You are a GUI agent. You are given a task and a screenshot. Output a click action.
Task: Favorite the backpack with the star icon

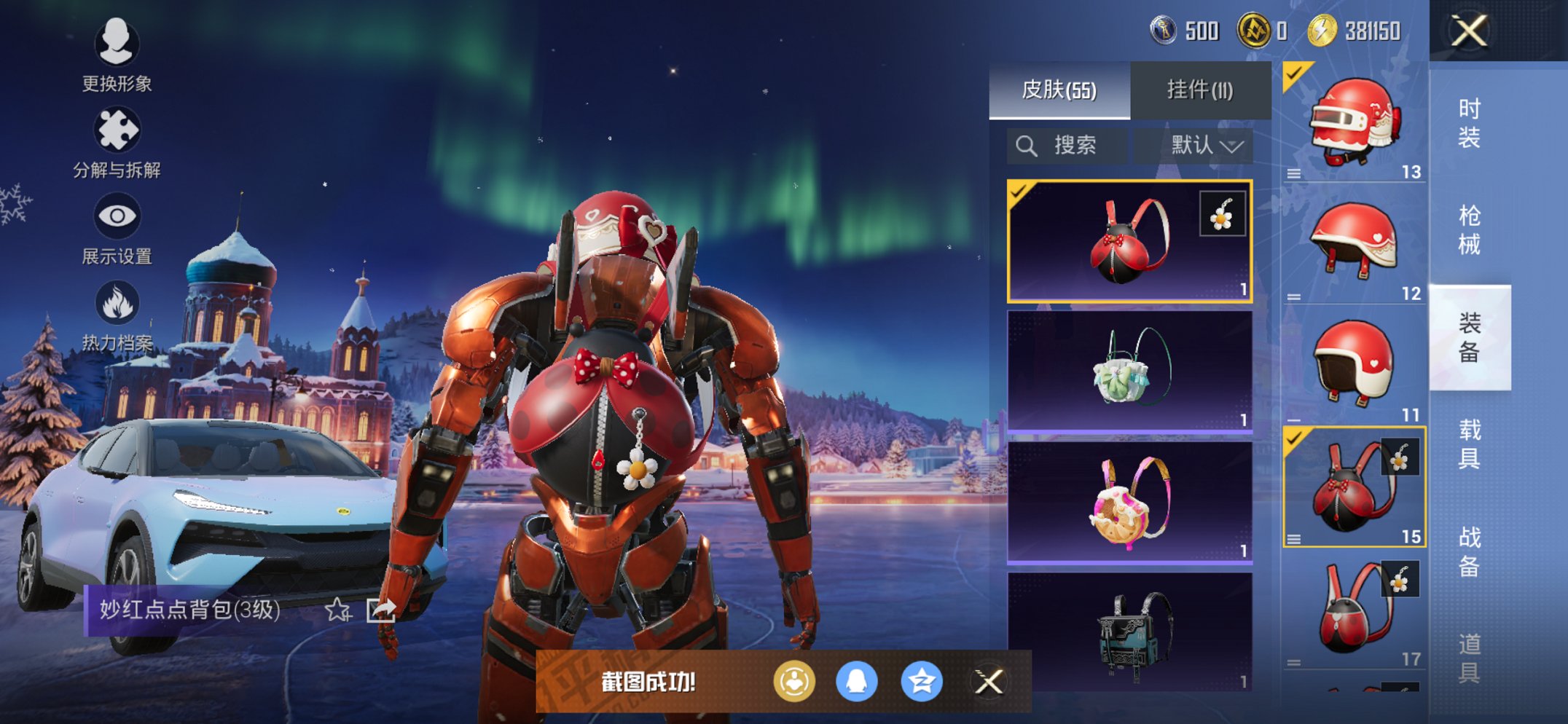point(337,610)
